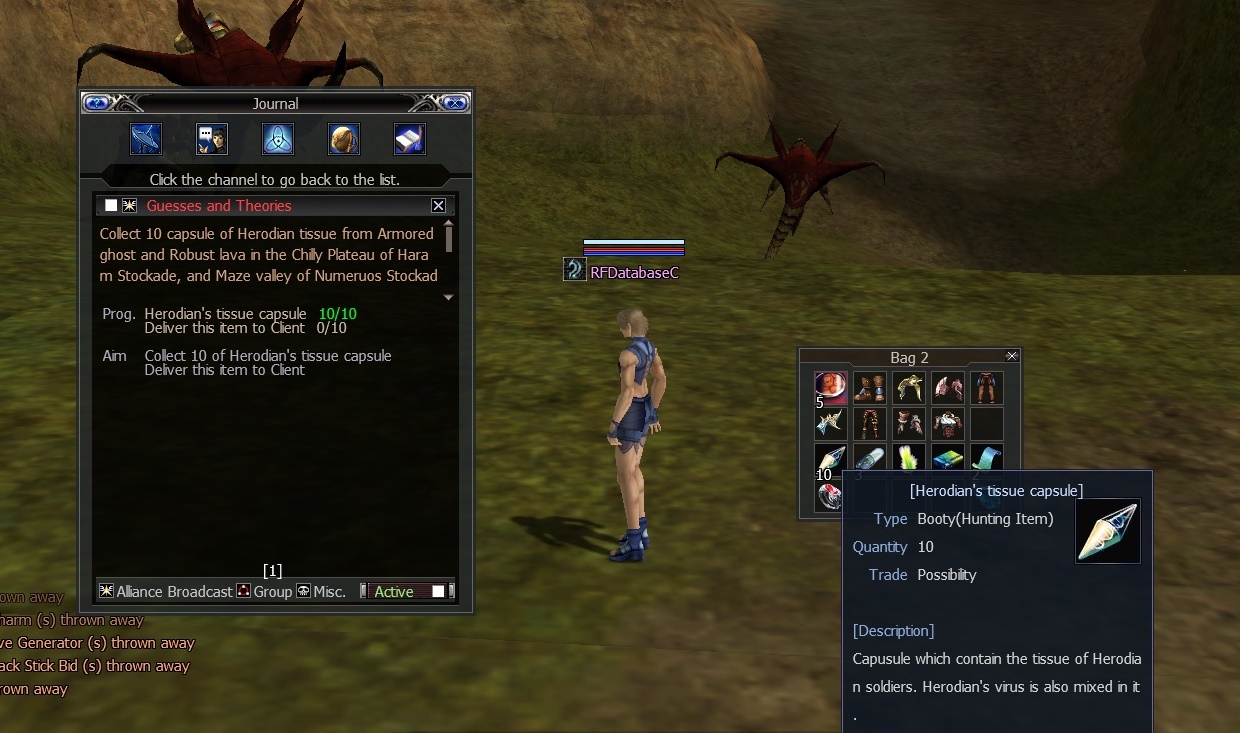Switch to the Misc. channel
The image size is (1240, 733).
(x=321, y=592)
